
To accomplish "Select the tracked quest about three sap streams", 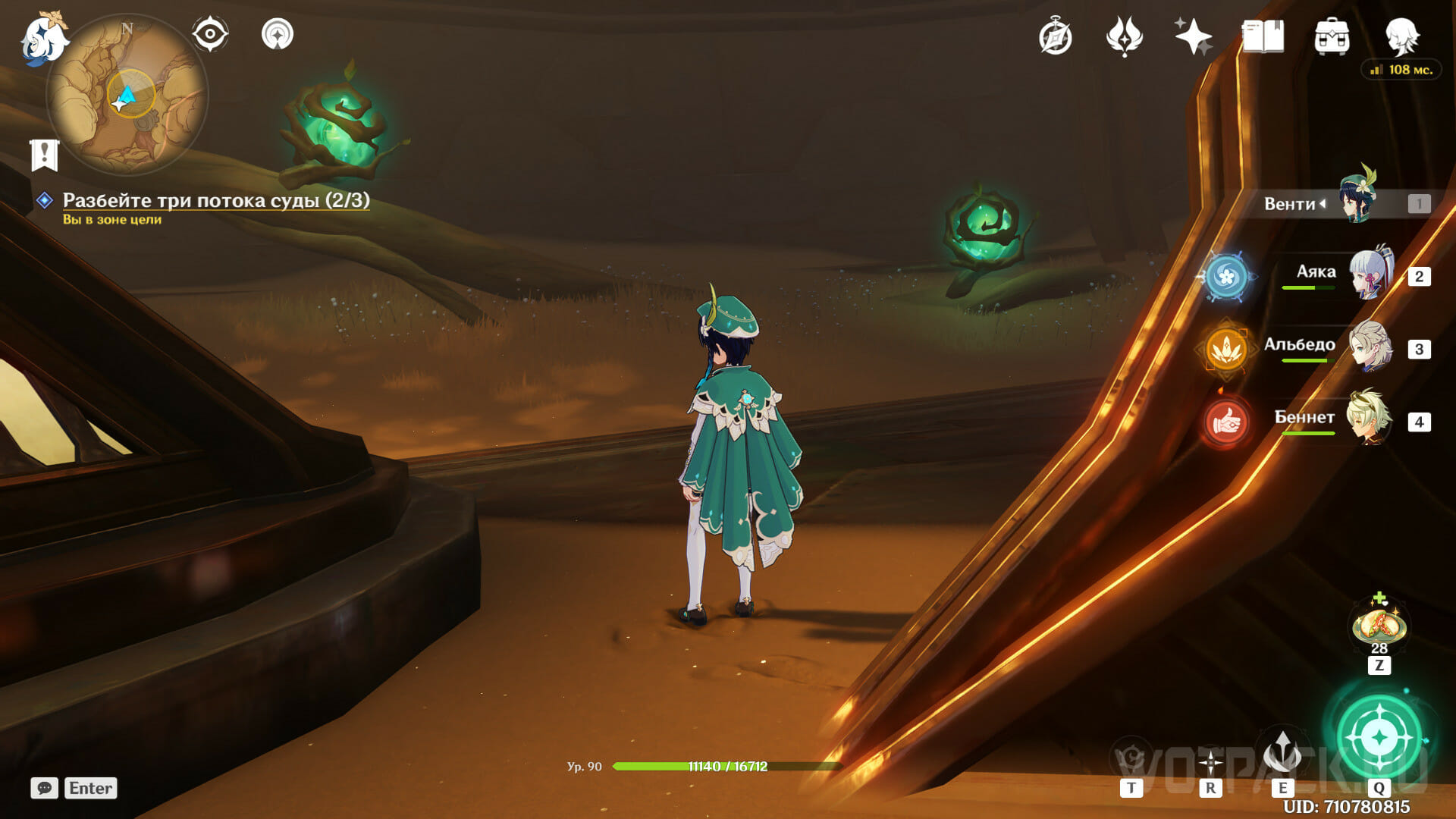I will click(215, 200).
